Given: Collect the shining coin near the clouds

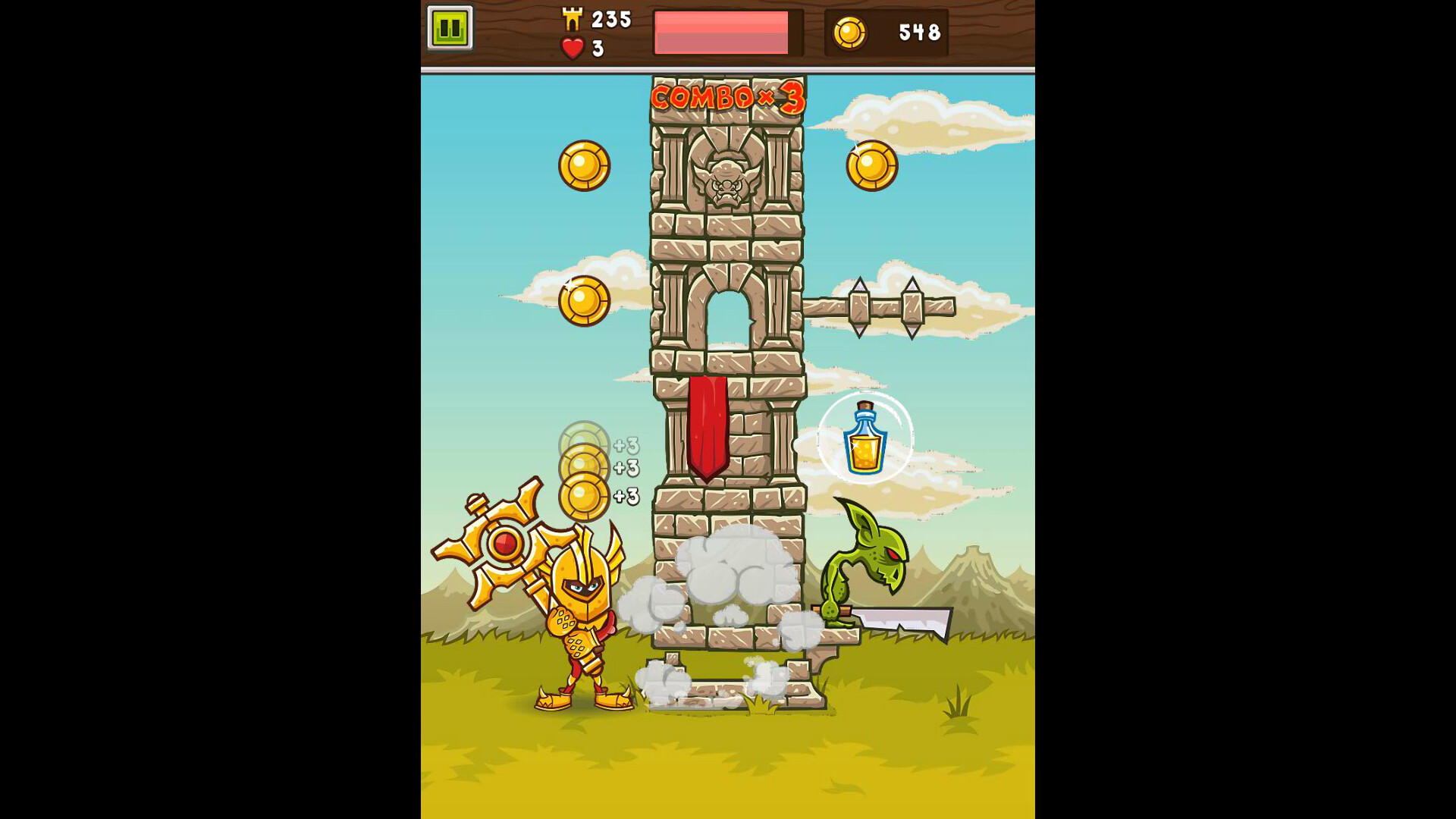Looking at the screenshot, I should [x=582, y=302].
